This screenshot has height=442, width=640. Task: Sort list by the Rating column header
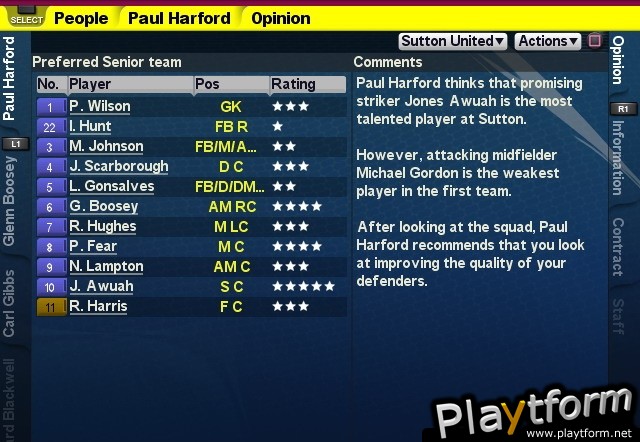click(292, 84)
